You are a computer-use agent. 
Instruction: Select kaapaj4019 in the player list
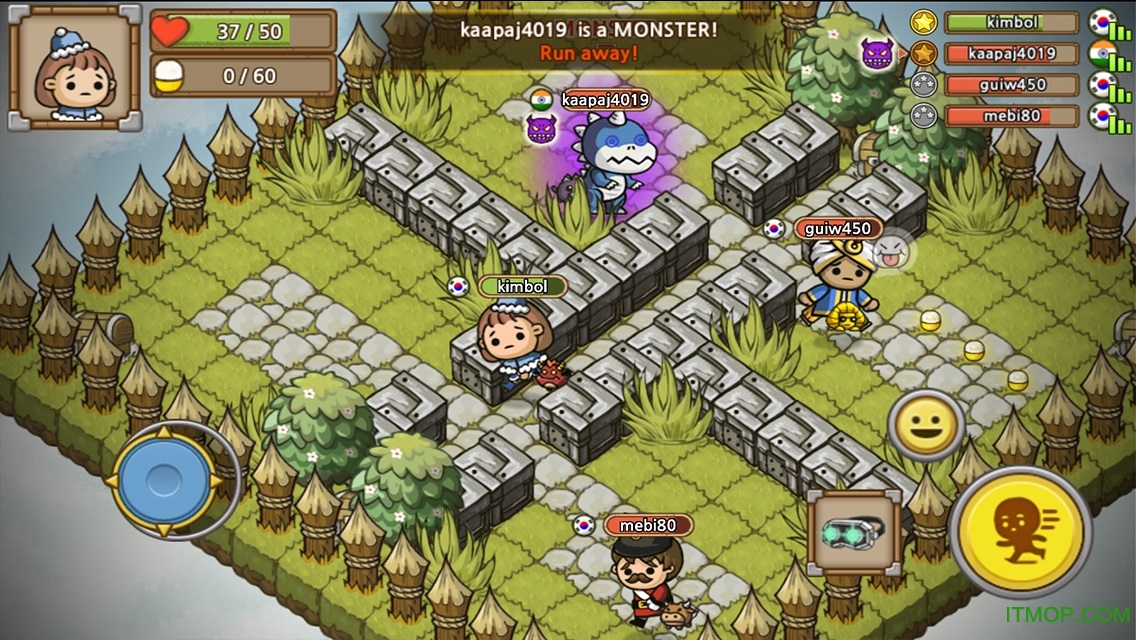pos(1011,53)
